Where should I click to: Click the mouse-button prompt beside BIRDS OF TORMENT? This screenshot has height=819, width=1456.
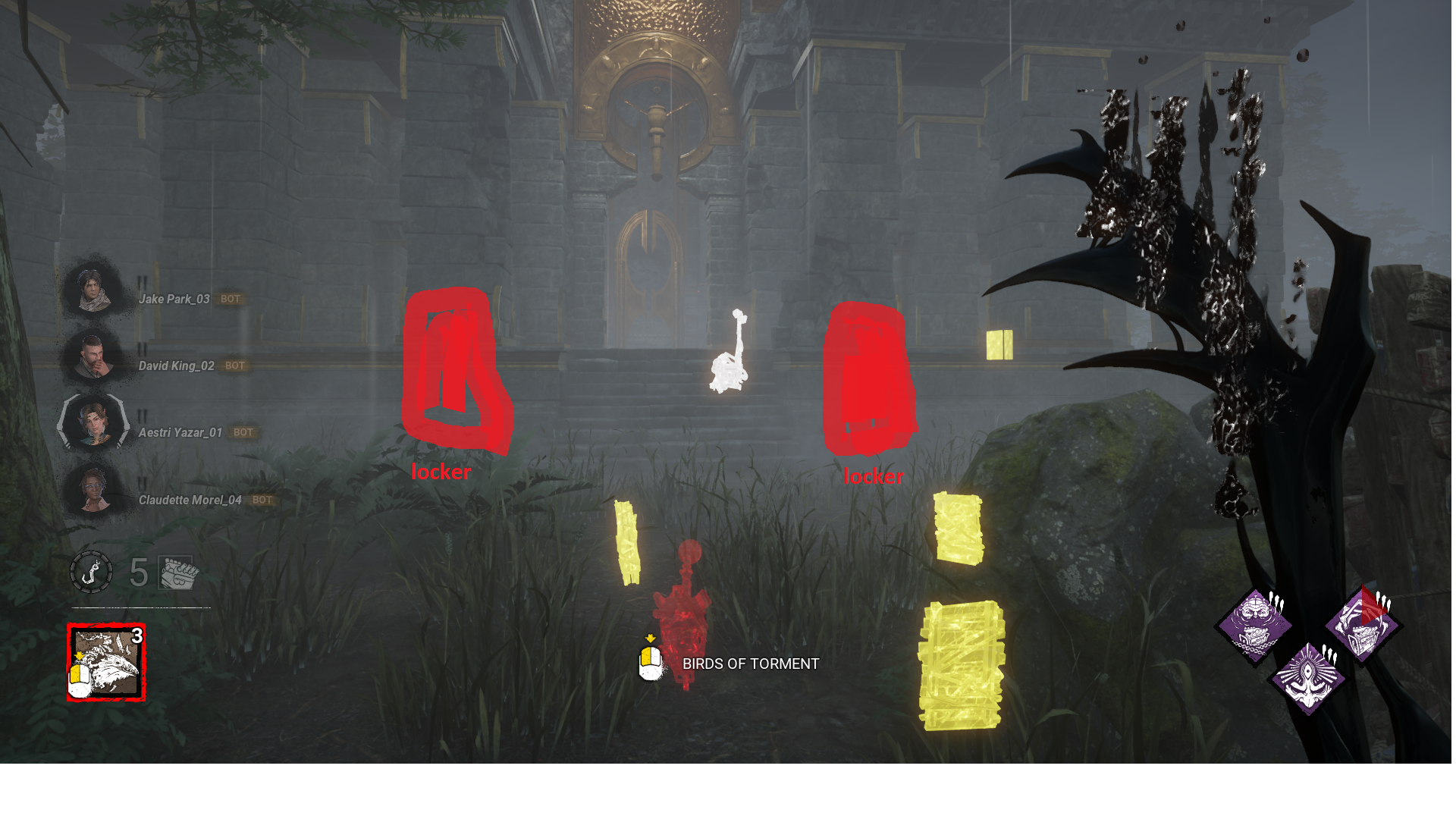pos(650,664)
